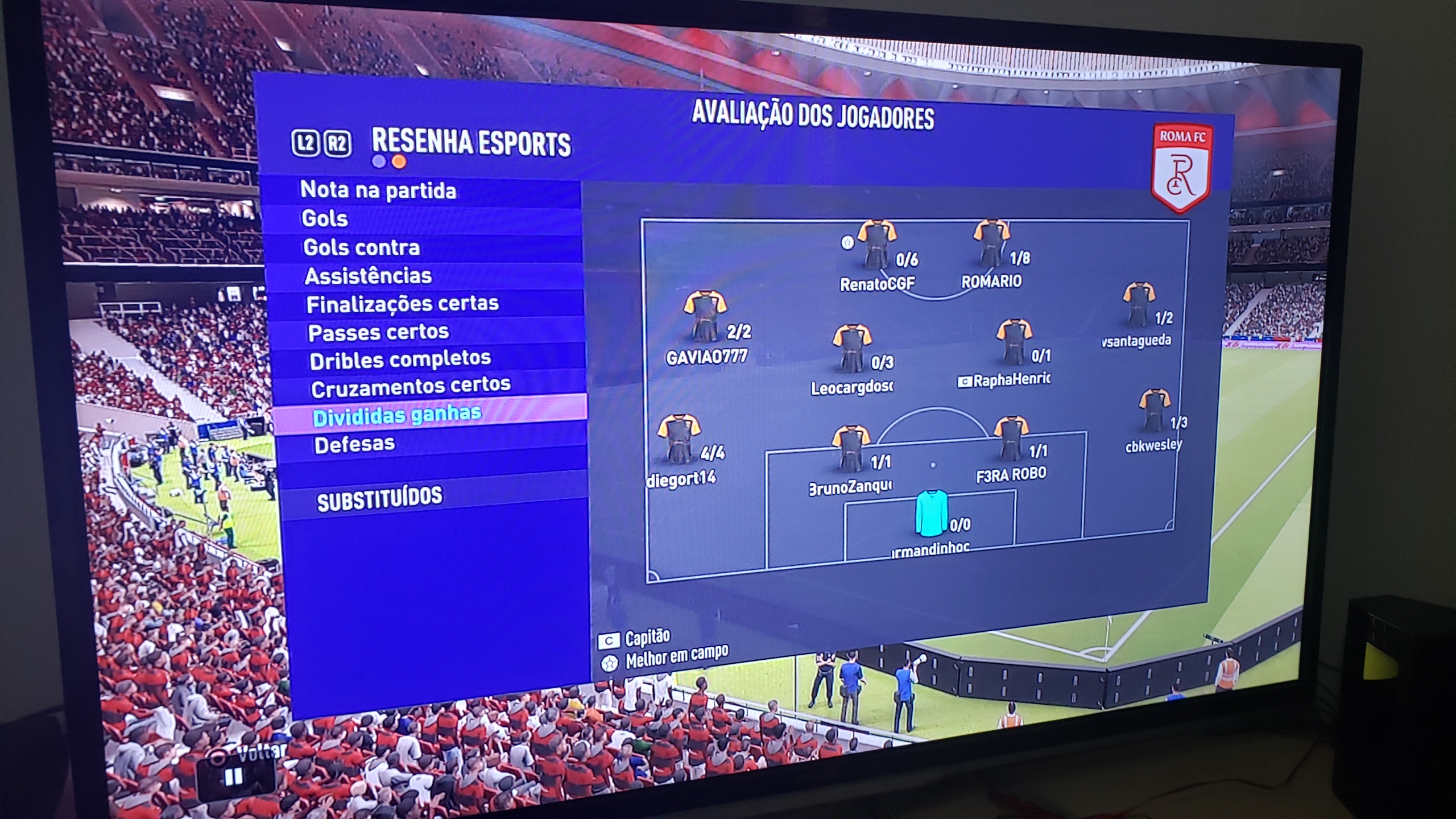
Task: Open the Defesas stat
Action: coord(354,444)
